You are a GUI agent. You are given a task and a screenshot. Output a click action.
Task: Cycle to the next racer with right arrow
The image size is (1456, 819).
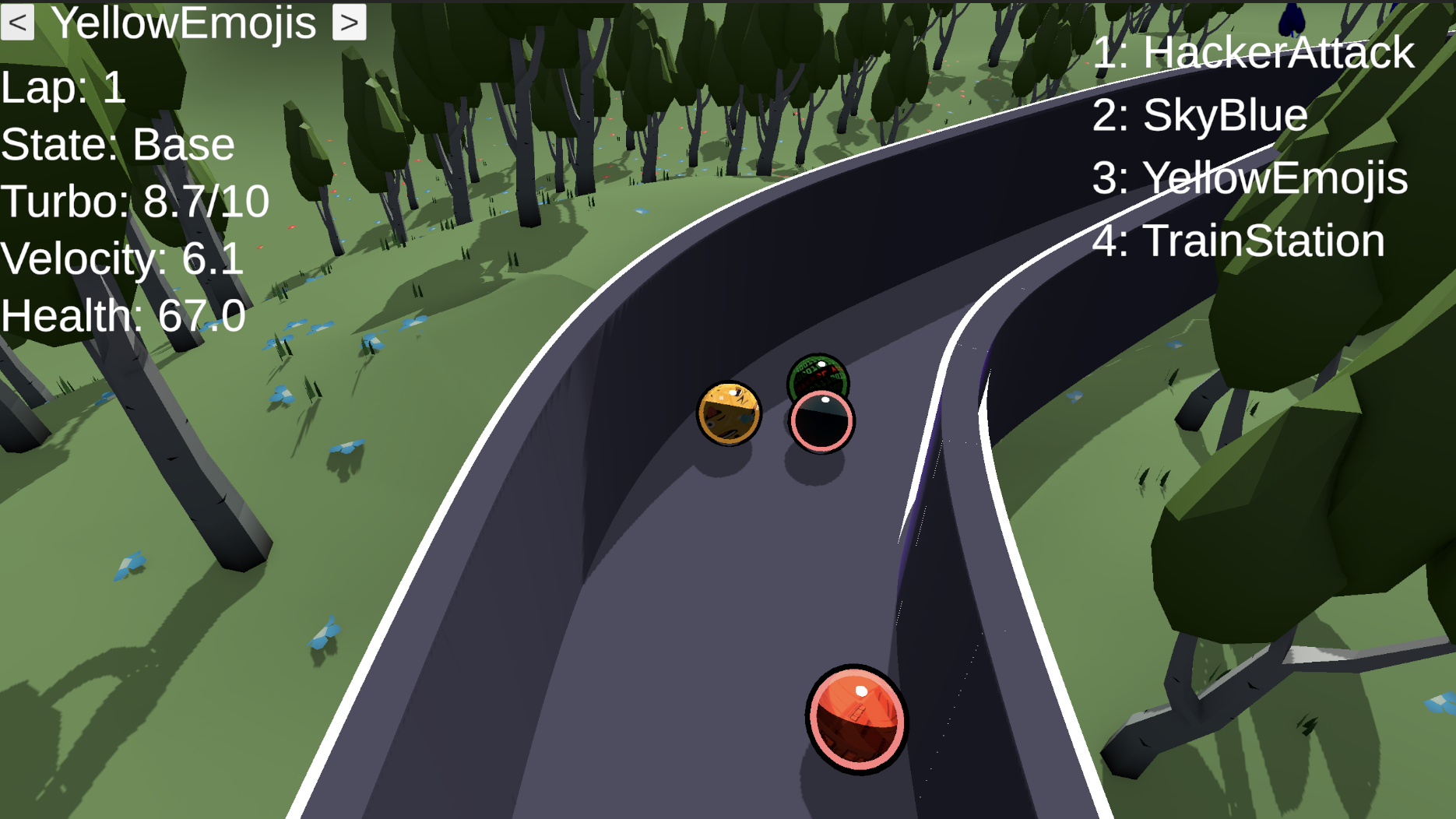coord(349,23)
